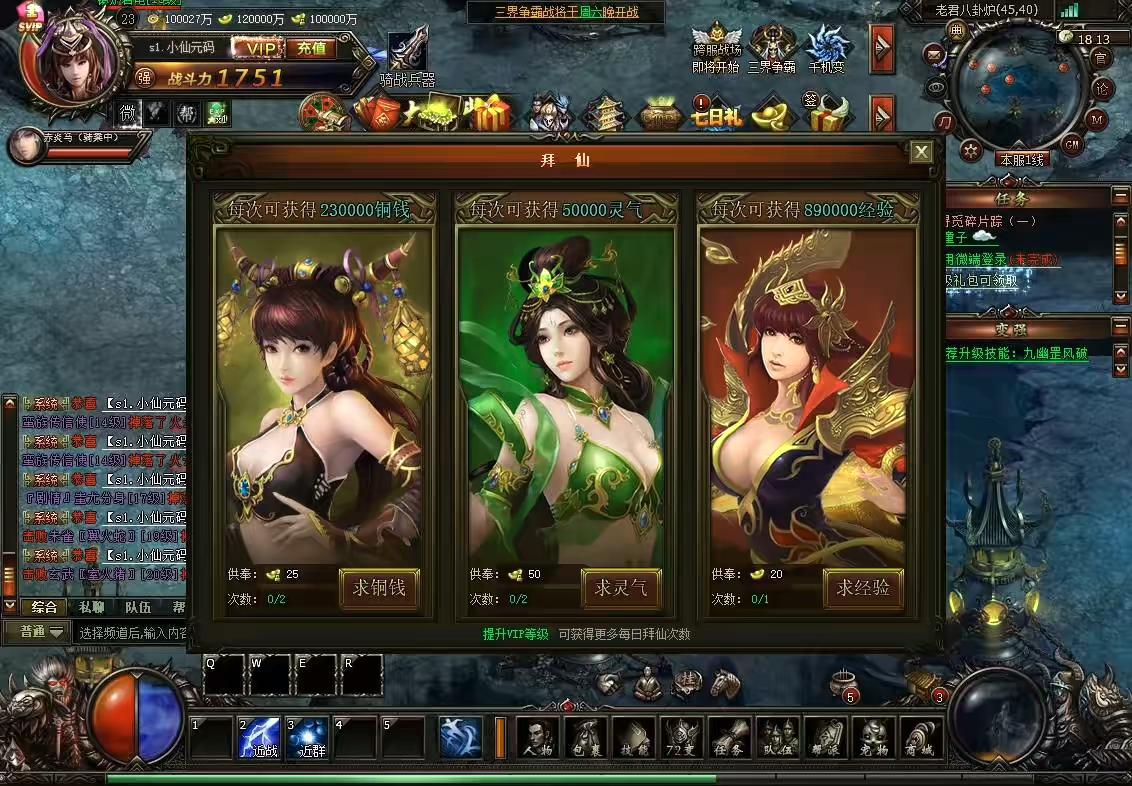The height and width of the screenshot is (786, 1132).
Task: Open the 七日礼 seven-day gift icon
Action: 716,115
